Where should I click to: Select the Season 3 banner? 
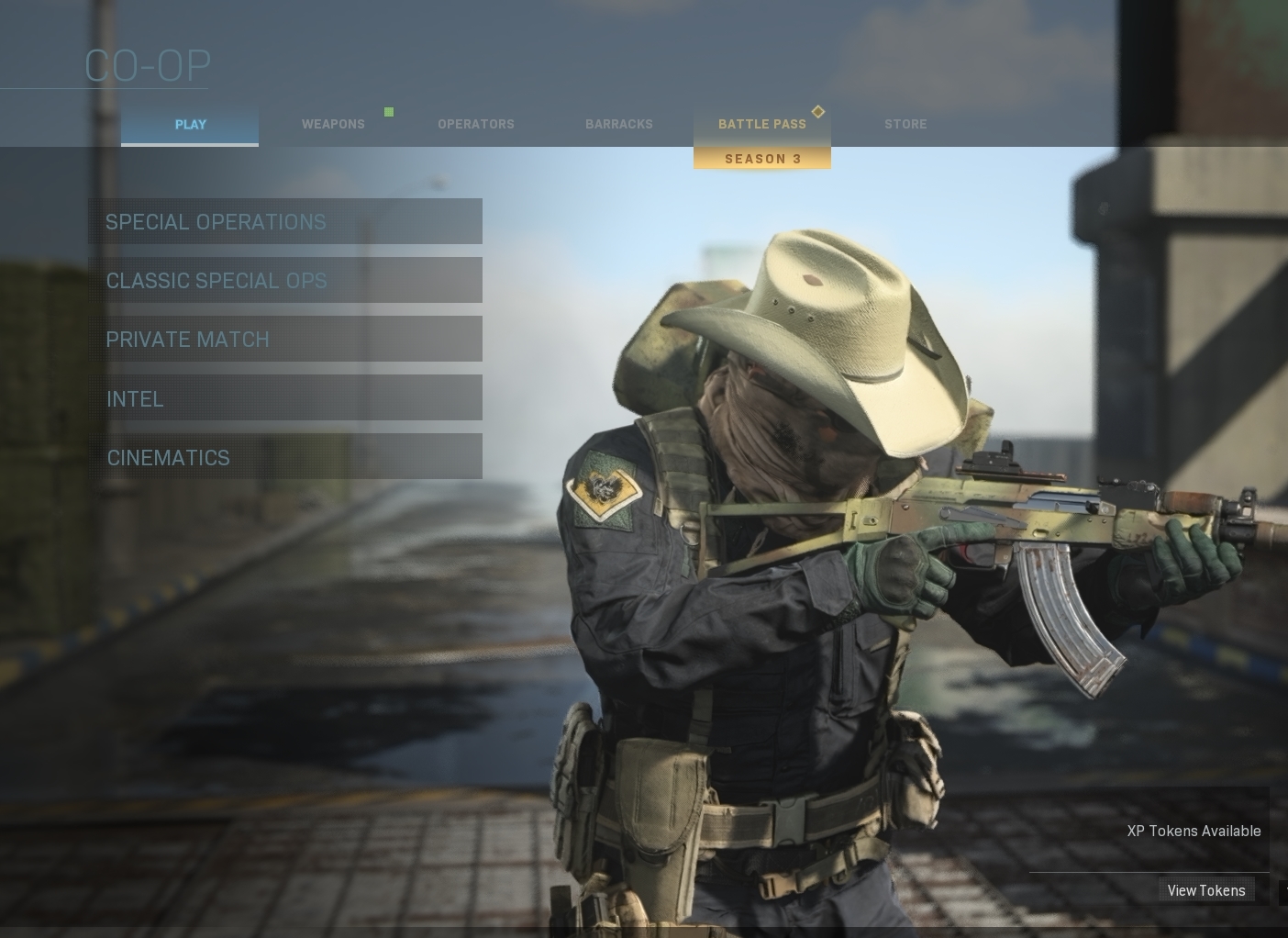762,159
